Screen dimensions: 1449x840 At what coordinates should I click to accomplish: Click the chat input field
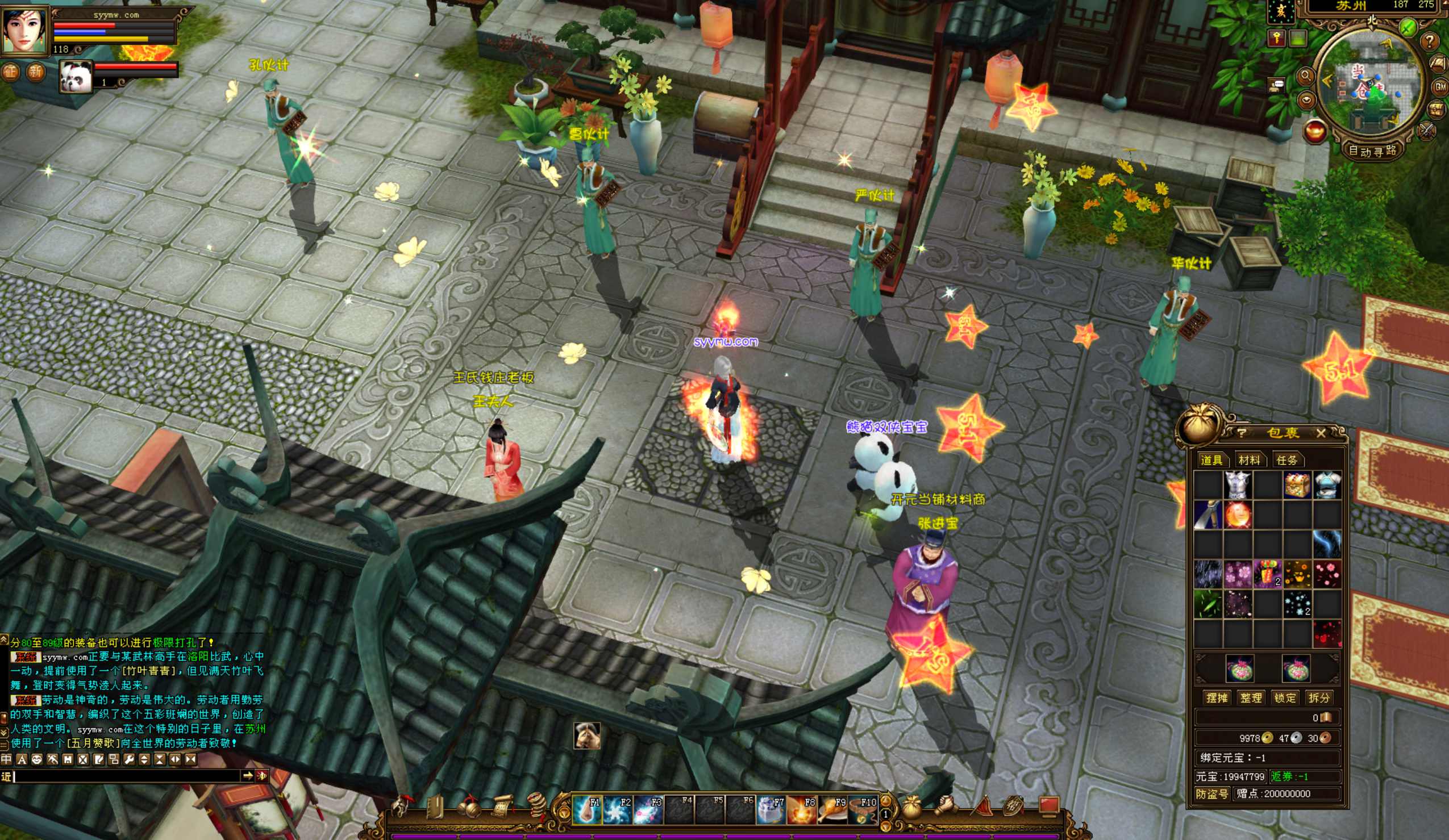tap(127, 776)
